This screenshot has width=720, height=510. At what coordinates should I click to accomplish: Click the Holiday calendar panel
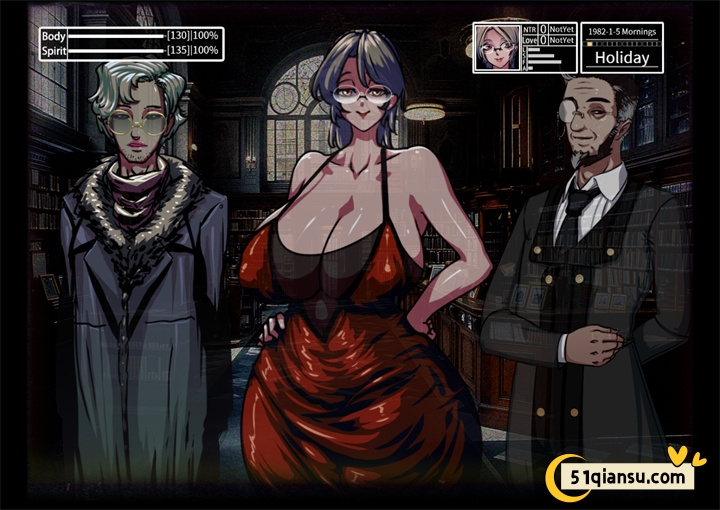tap(621, 48)
